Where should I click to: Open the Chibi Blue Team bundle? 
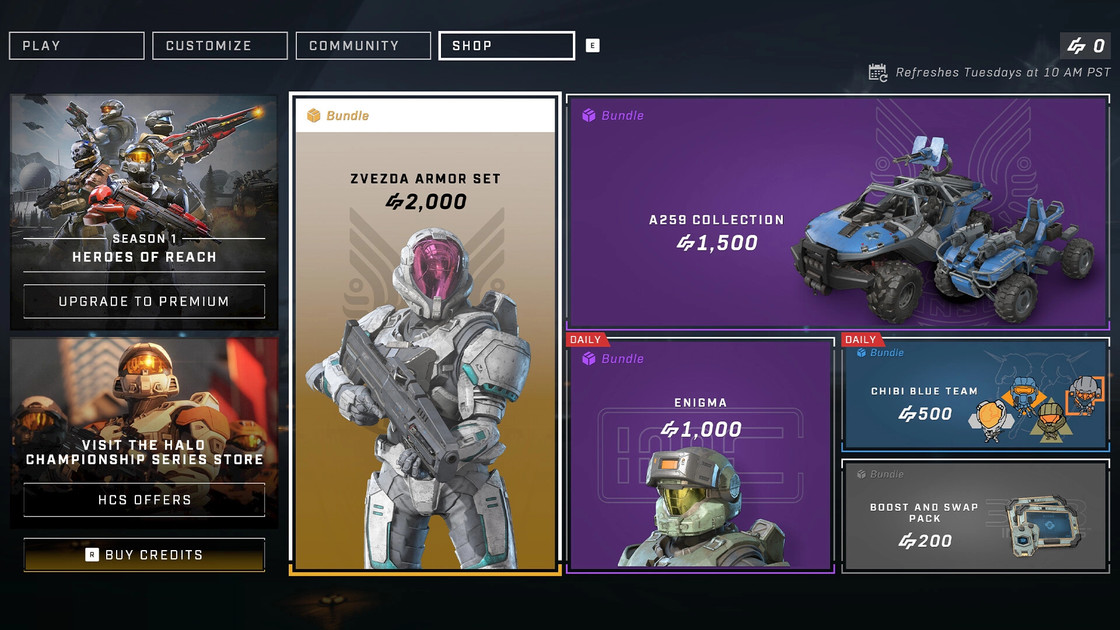pos(975,397)
